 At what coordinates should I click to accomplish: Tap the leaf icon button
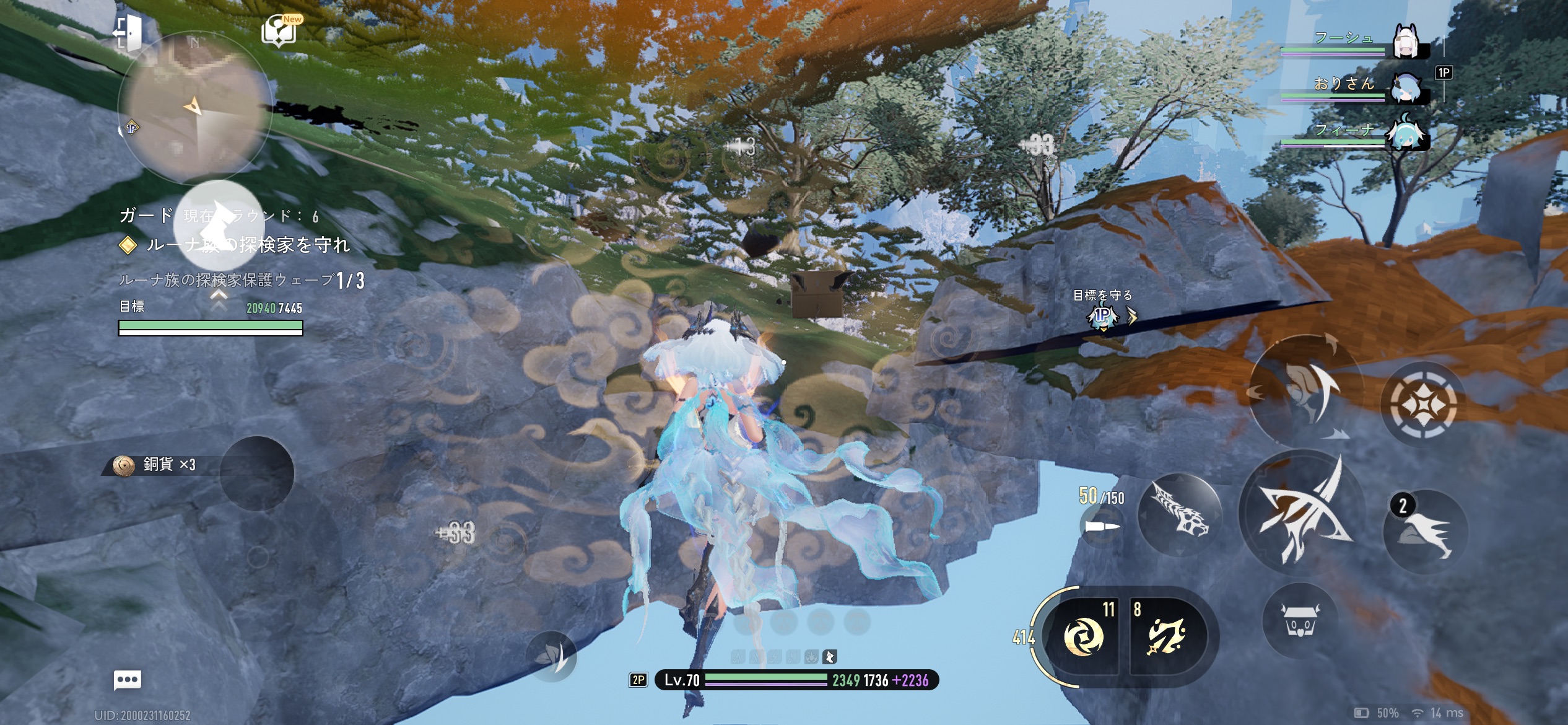pos(551,656)
